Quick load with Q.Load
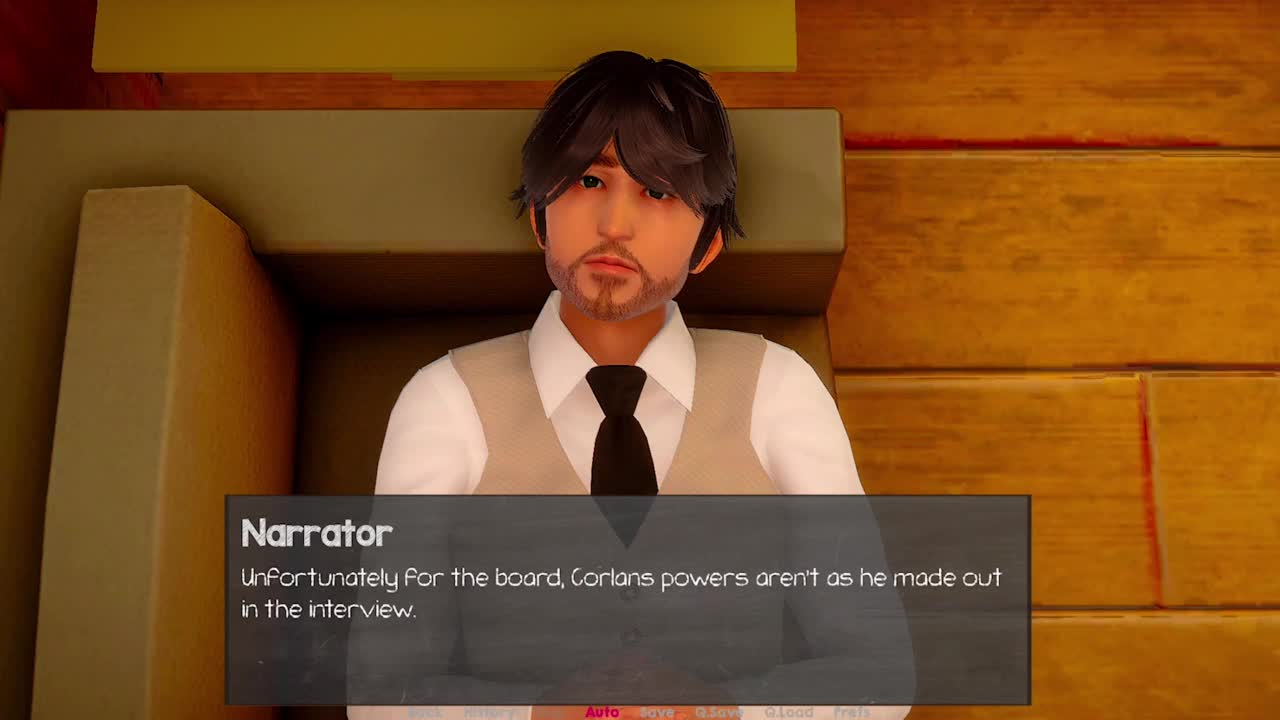 point(789,712)
